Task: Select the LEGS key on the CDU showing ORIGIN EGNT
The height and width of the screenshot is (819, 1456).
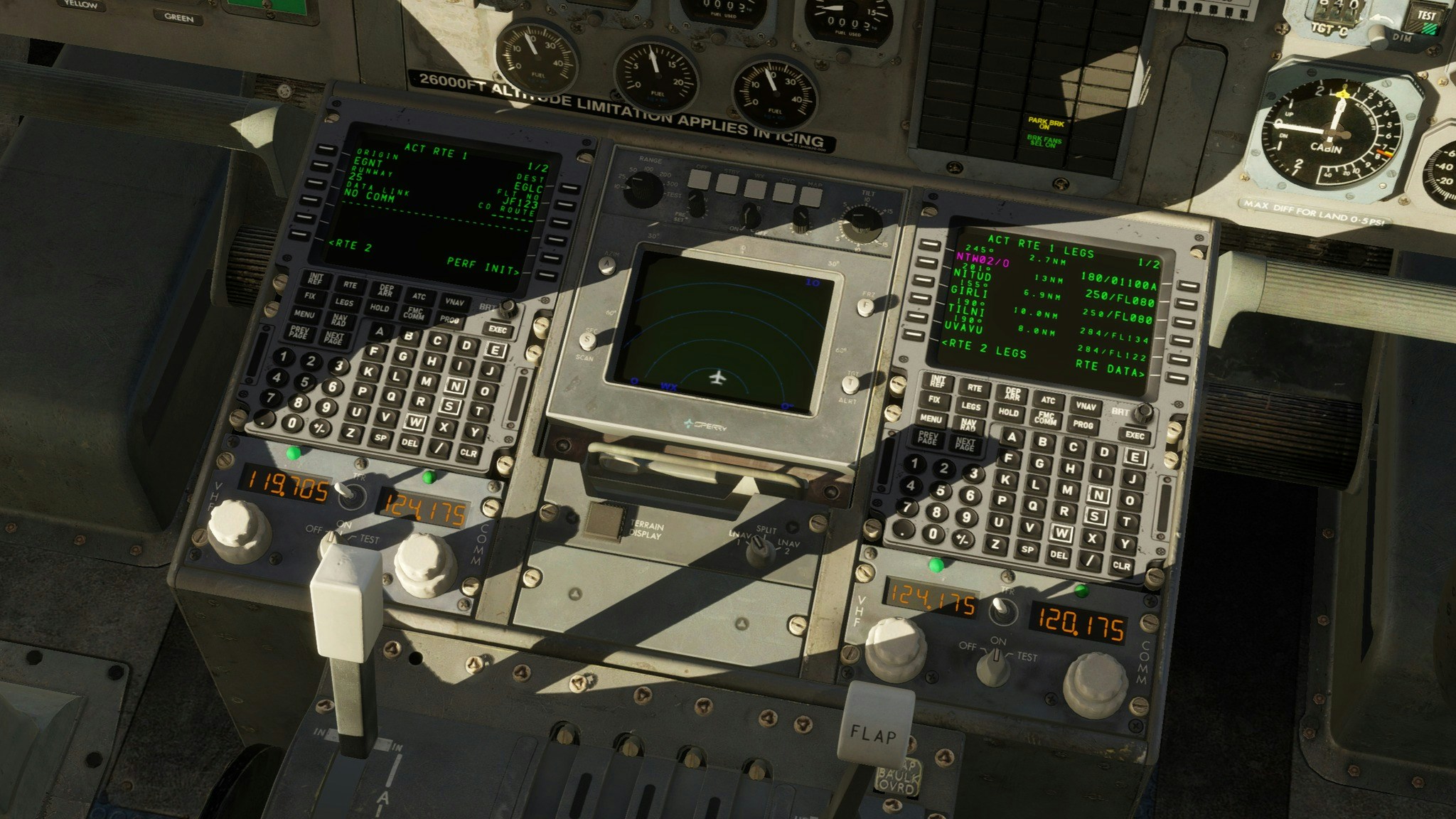Action: click(344, 302)
